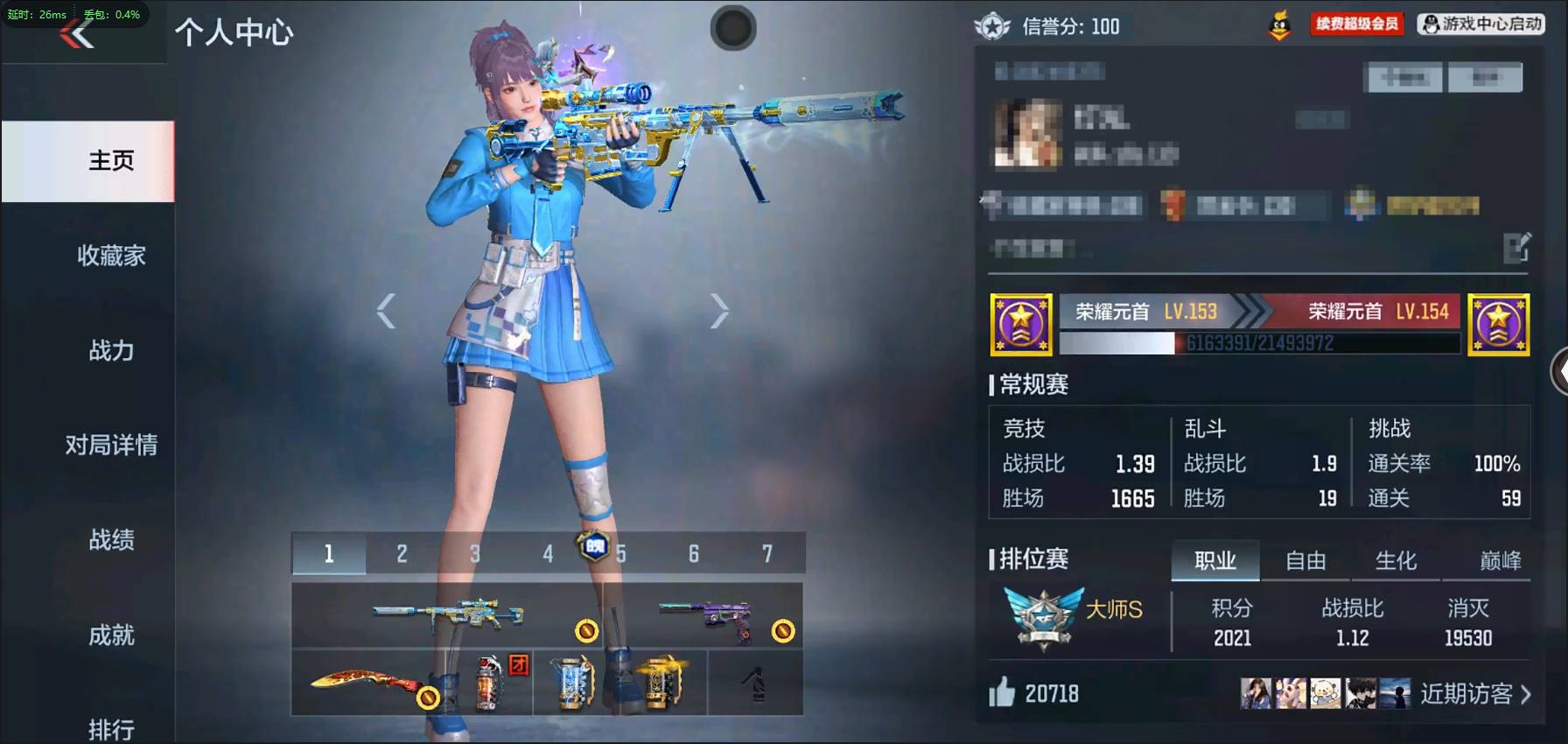This screenshot has height=744, width=1568.
Task: Show the next character with right arrow
Action: [718, 311]
